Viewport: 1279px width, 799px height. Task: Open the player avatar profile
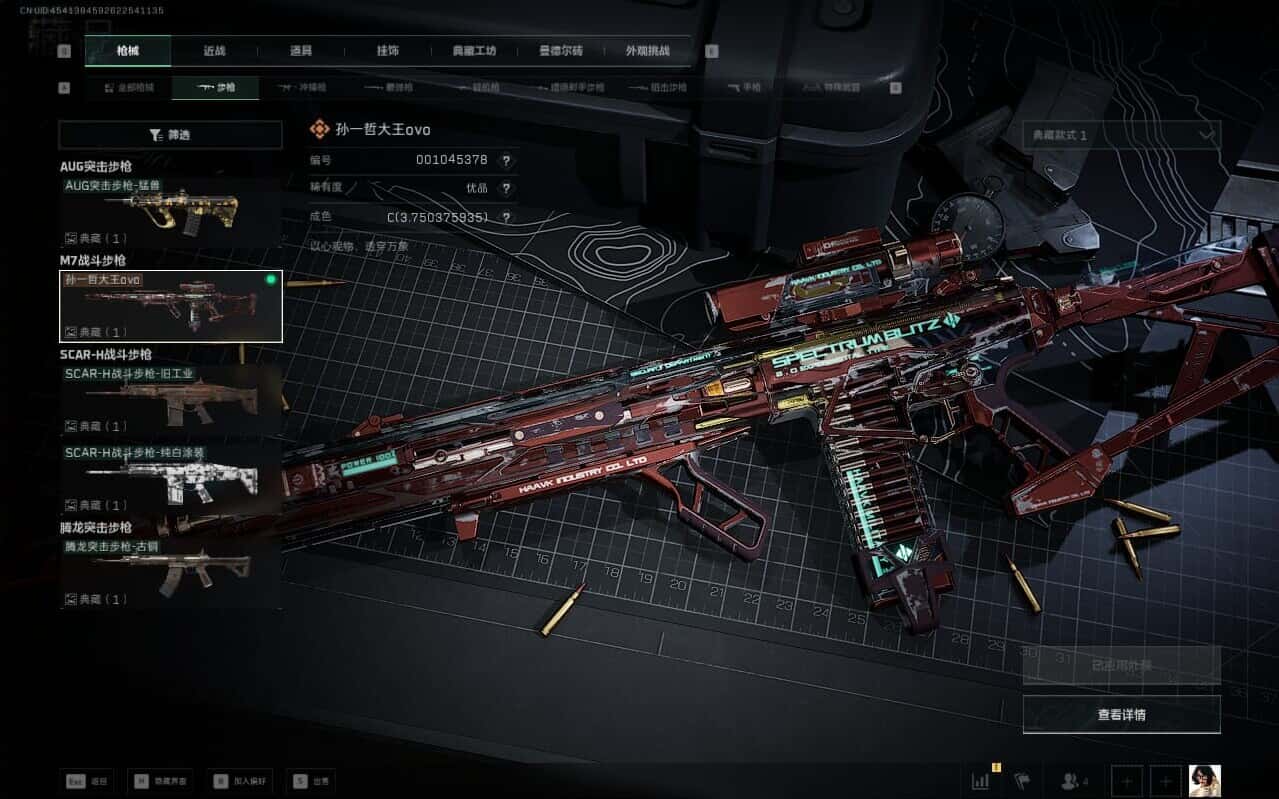(1204, 781)
